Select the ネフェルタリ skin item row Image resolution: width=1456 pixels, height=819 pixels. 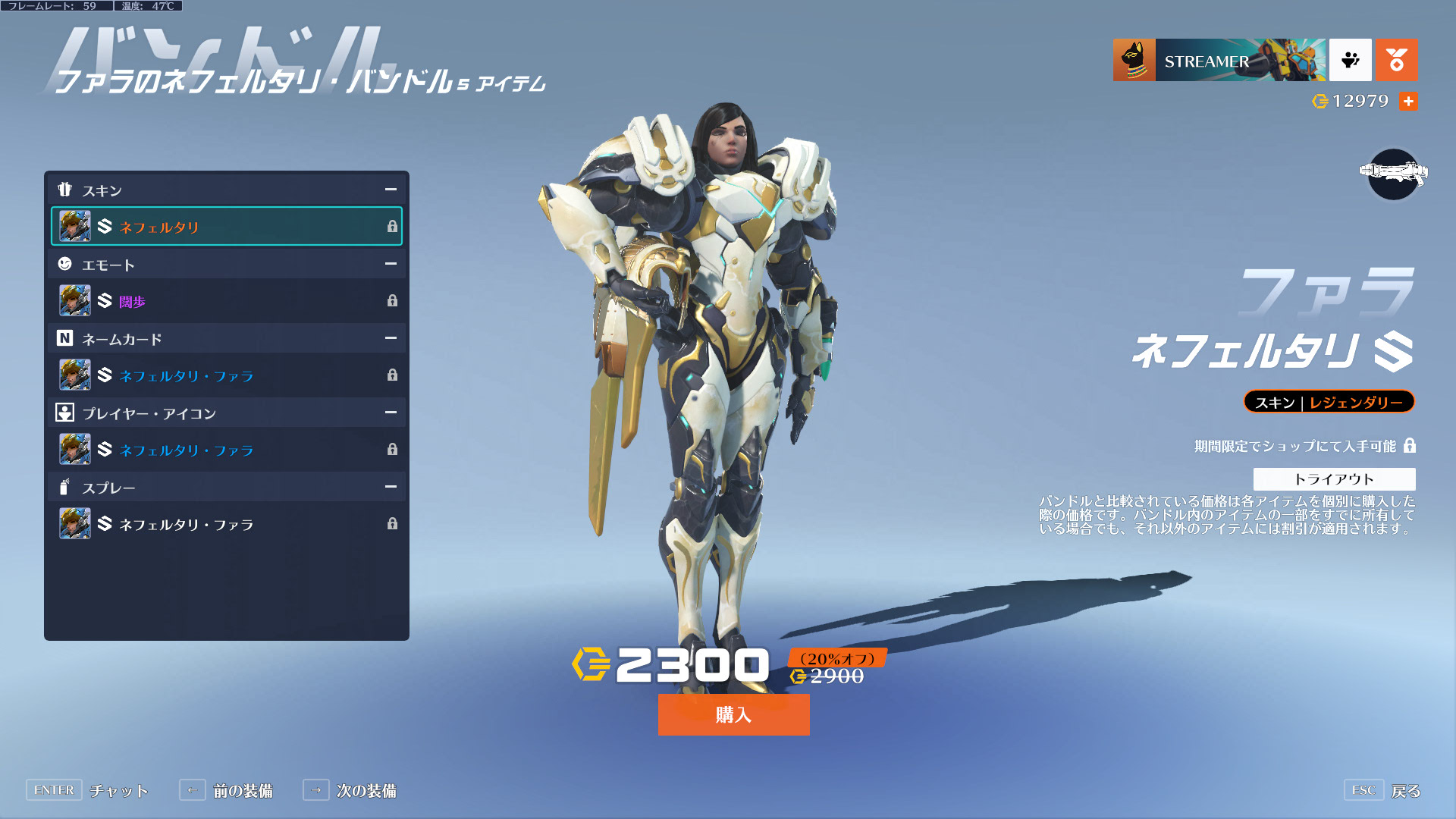(x=226, y=226)
